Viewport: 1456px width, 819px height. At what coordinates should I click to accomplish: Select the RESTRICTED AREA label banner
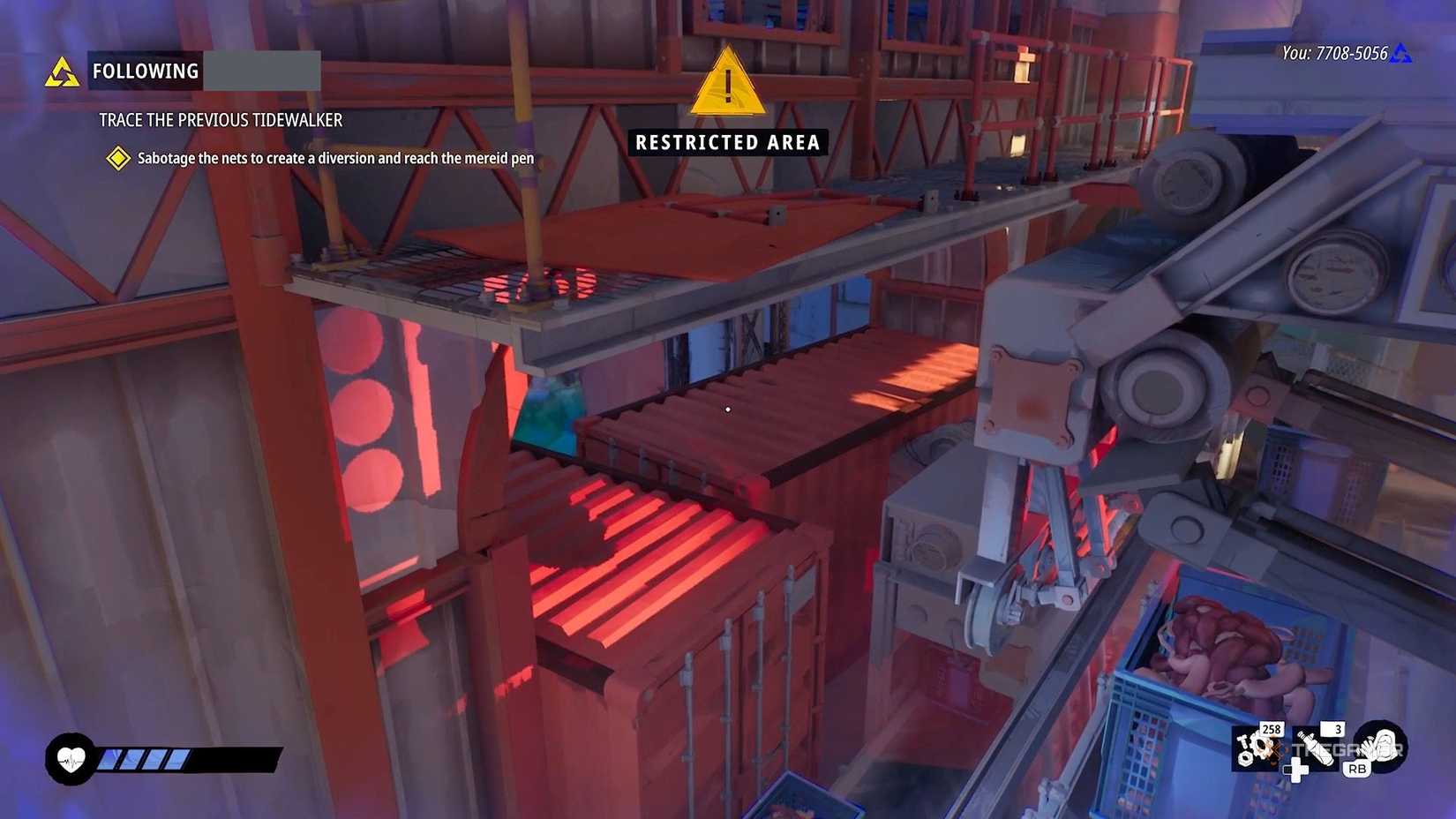(725, 142)
